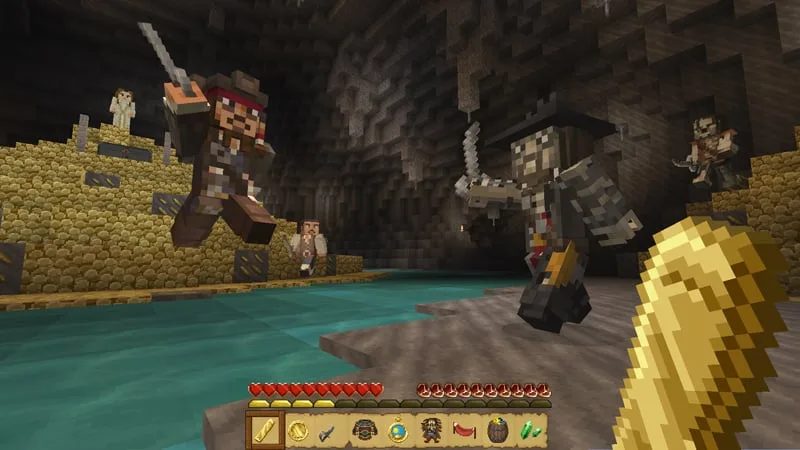This screenshot has width=800, height=450.
Task: Pick the green emeralds slot
Action: (x=530, y=430)
